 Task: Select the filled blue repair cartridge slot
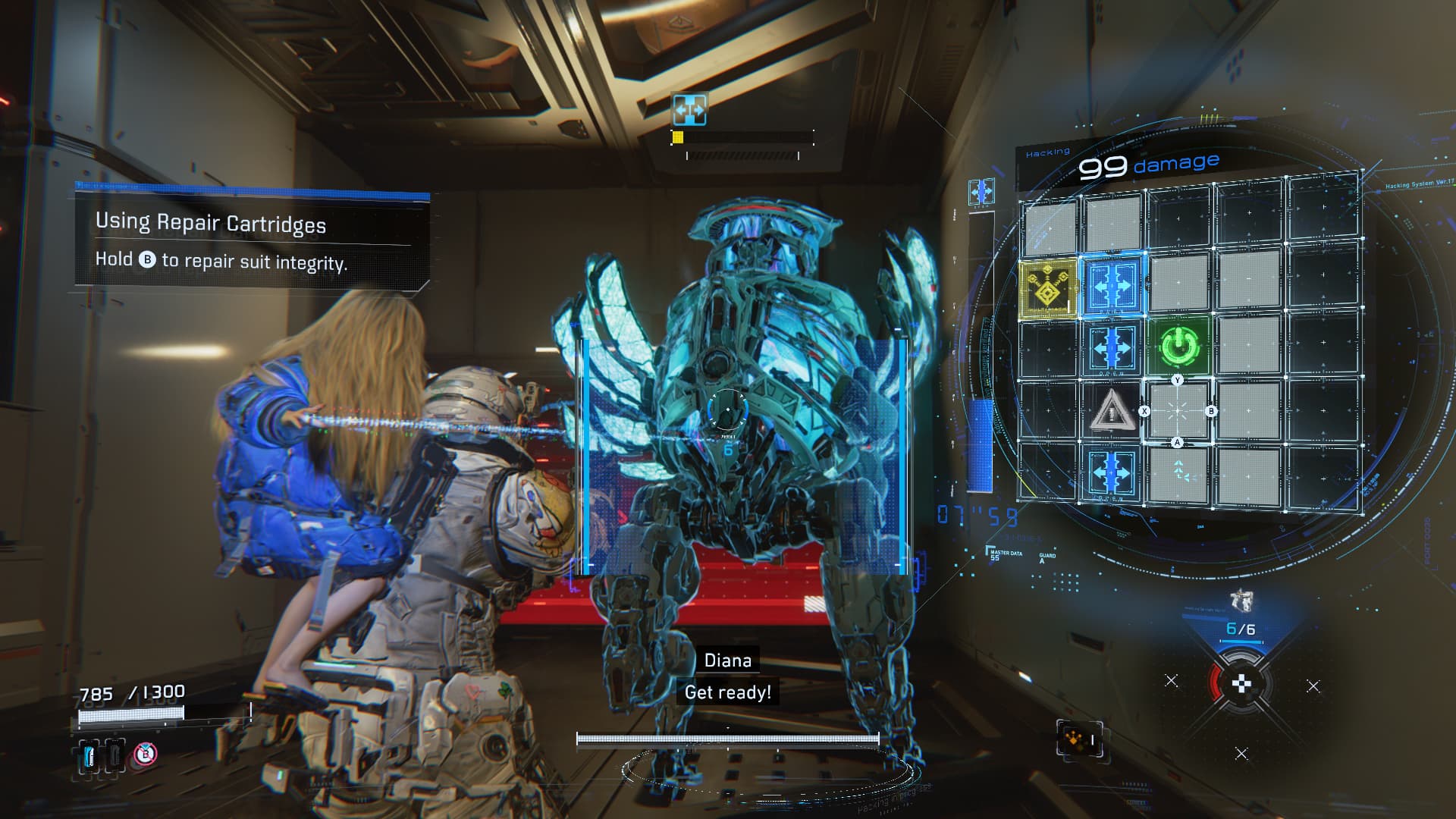(90, 755)
